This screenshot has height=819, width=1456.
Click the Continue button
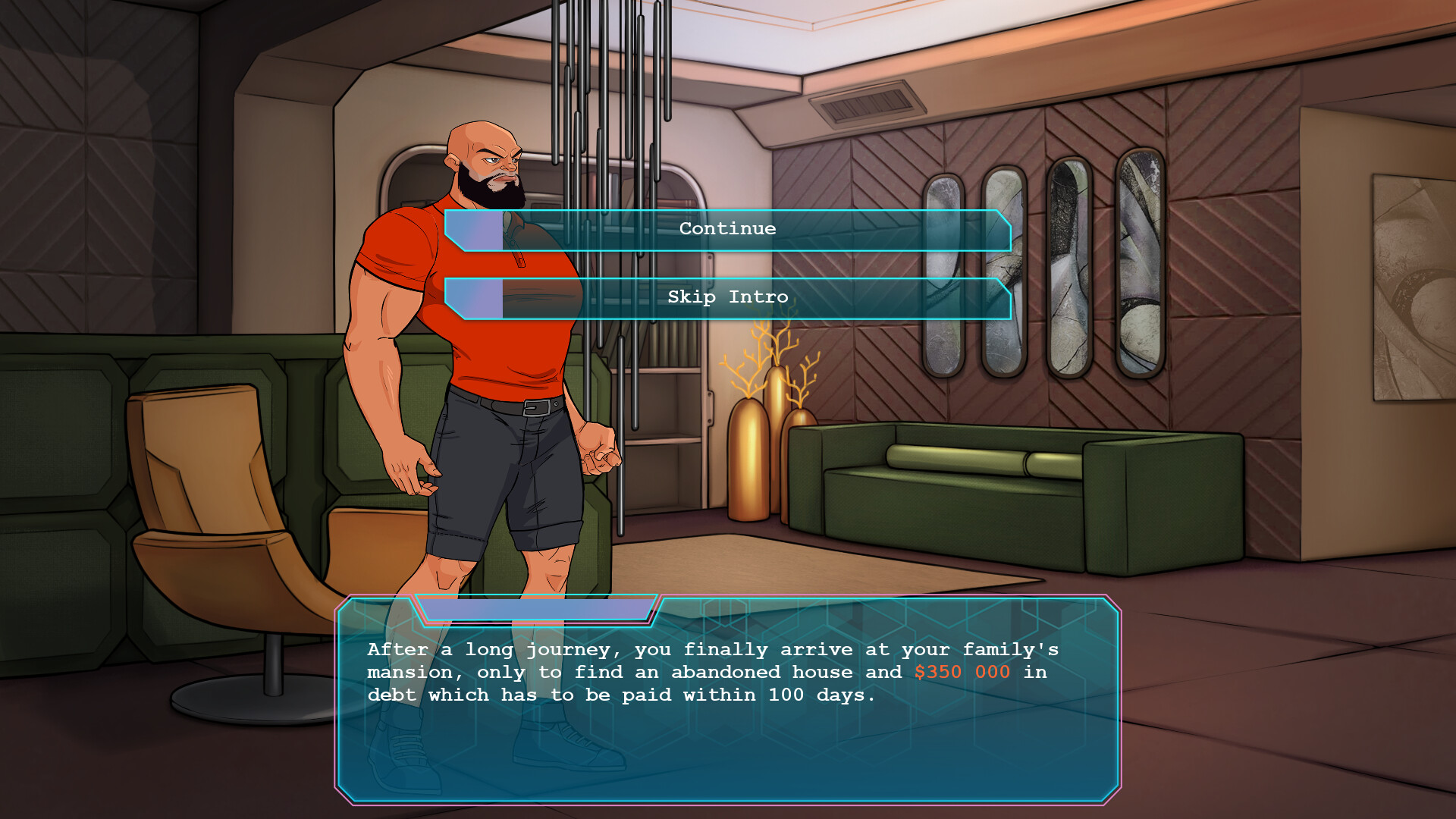[728, 228]
